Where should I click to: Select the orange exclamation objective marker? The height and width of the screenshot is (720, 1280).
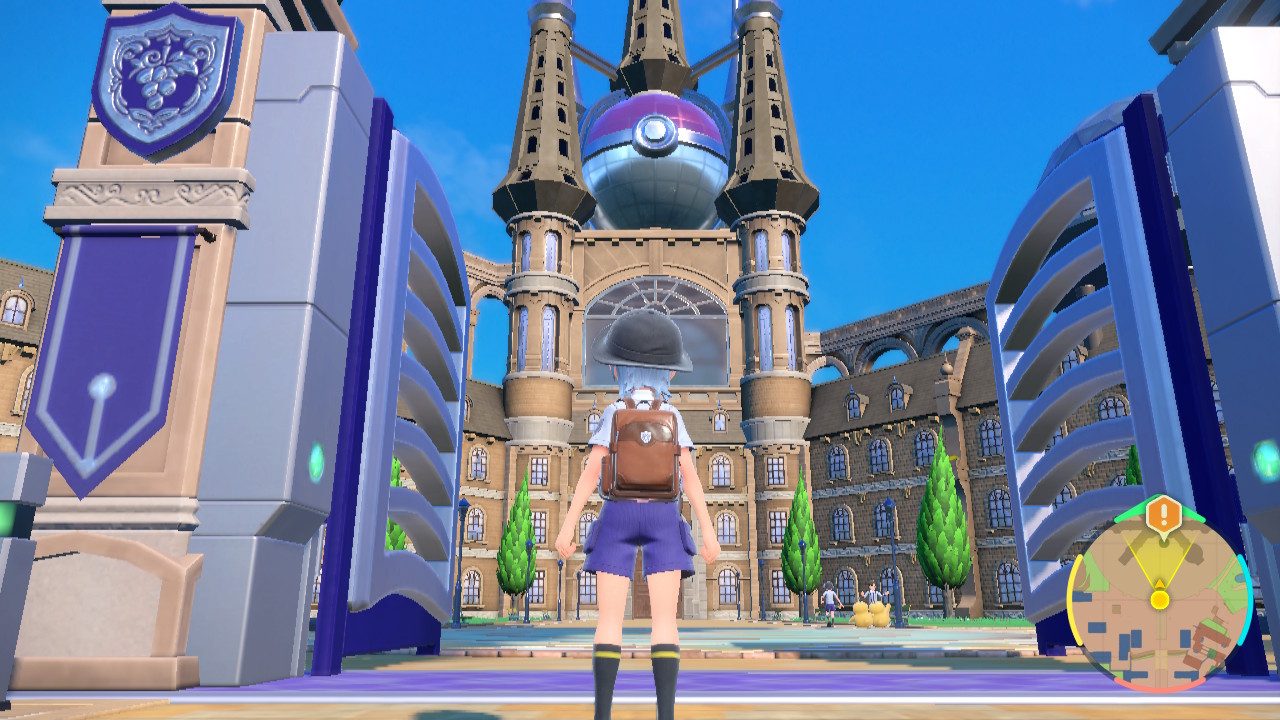click(1164, 515)
